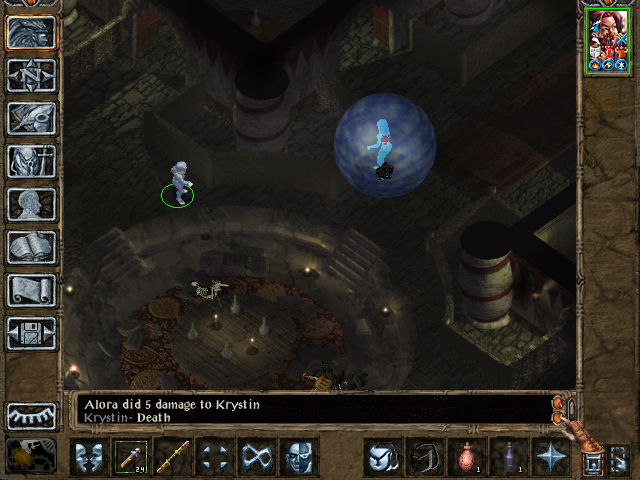Open special abilities with the star icon
Image resolution: width=640 pixels, height=480 pixels.
[x=550, y=457]
